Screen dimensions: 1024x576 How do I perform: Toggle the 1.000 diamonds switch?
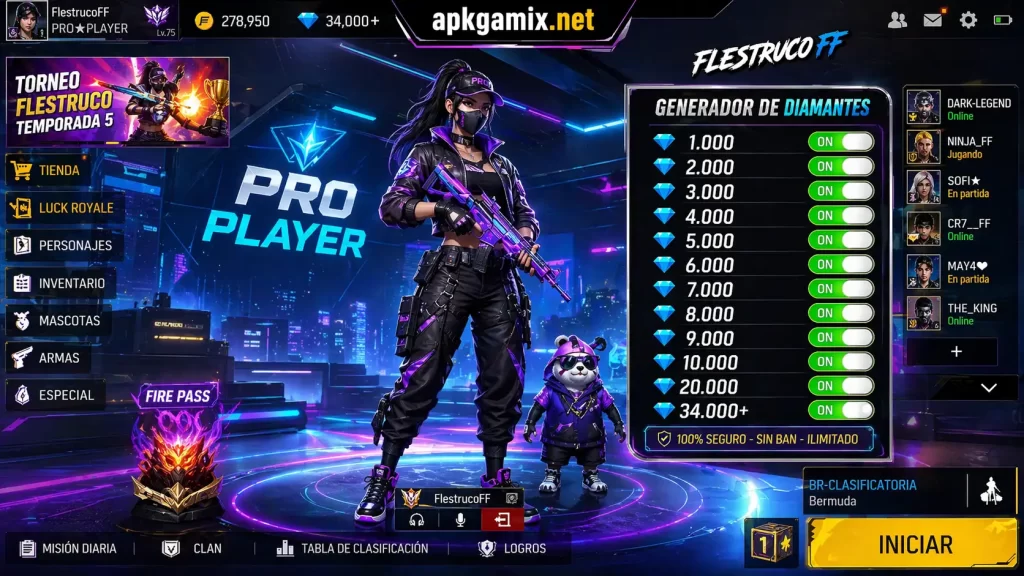tap(840, 142)
